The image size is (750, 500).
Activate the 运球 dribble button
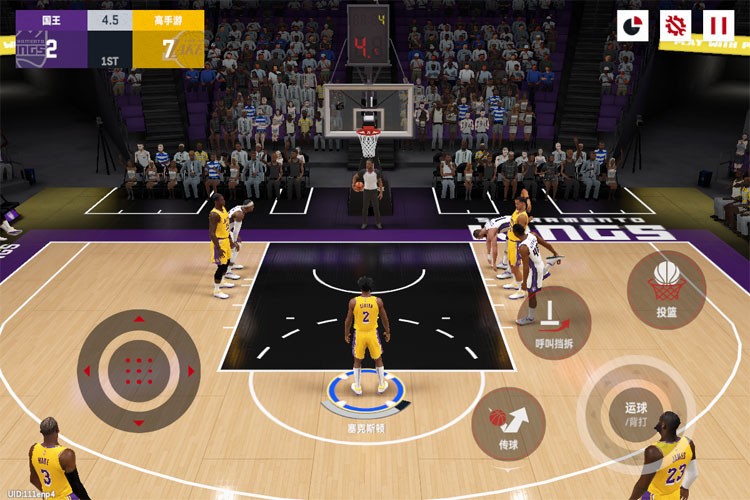[x=636, y=409]
